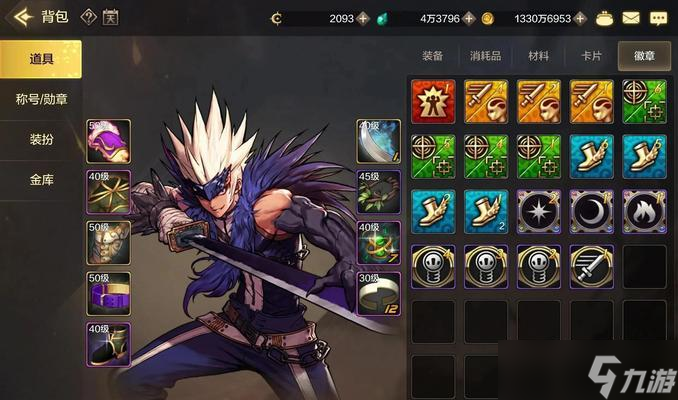Open the 称号/勋章 section
Viewport: 678px width, 400px height.
pos(41,100)
